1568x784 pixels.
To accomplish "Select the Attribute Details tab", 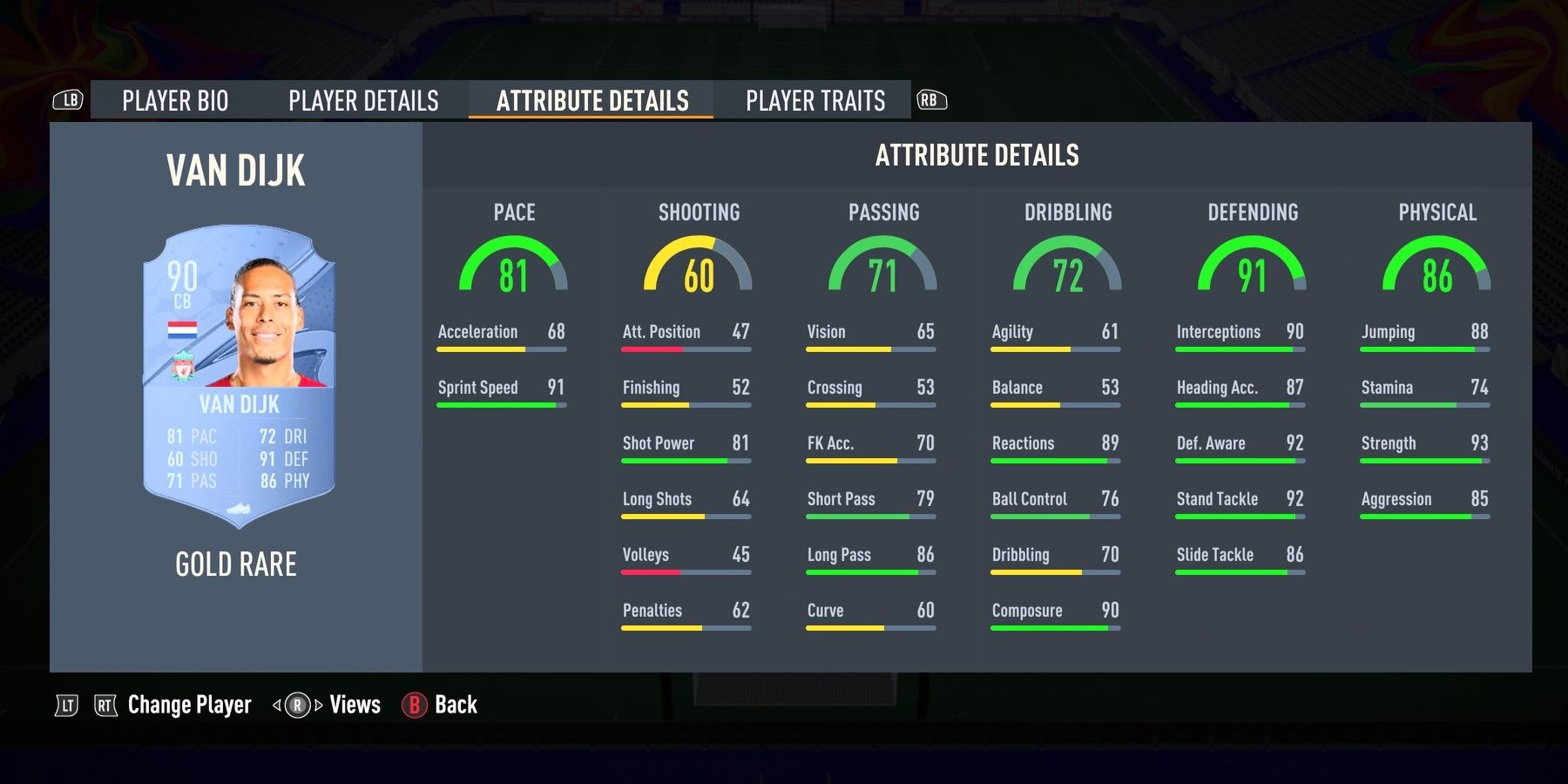I will click(x=591, y=100).
